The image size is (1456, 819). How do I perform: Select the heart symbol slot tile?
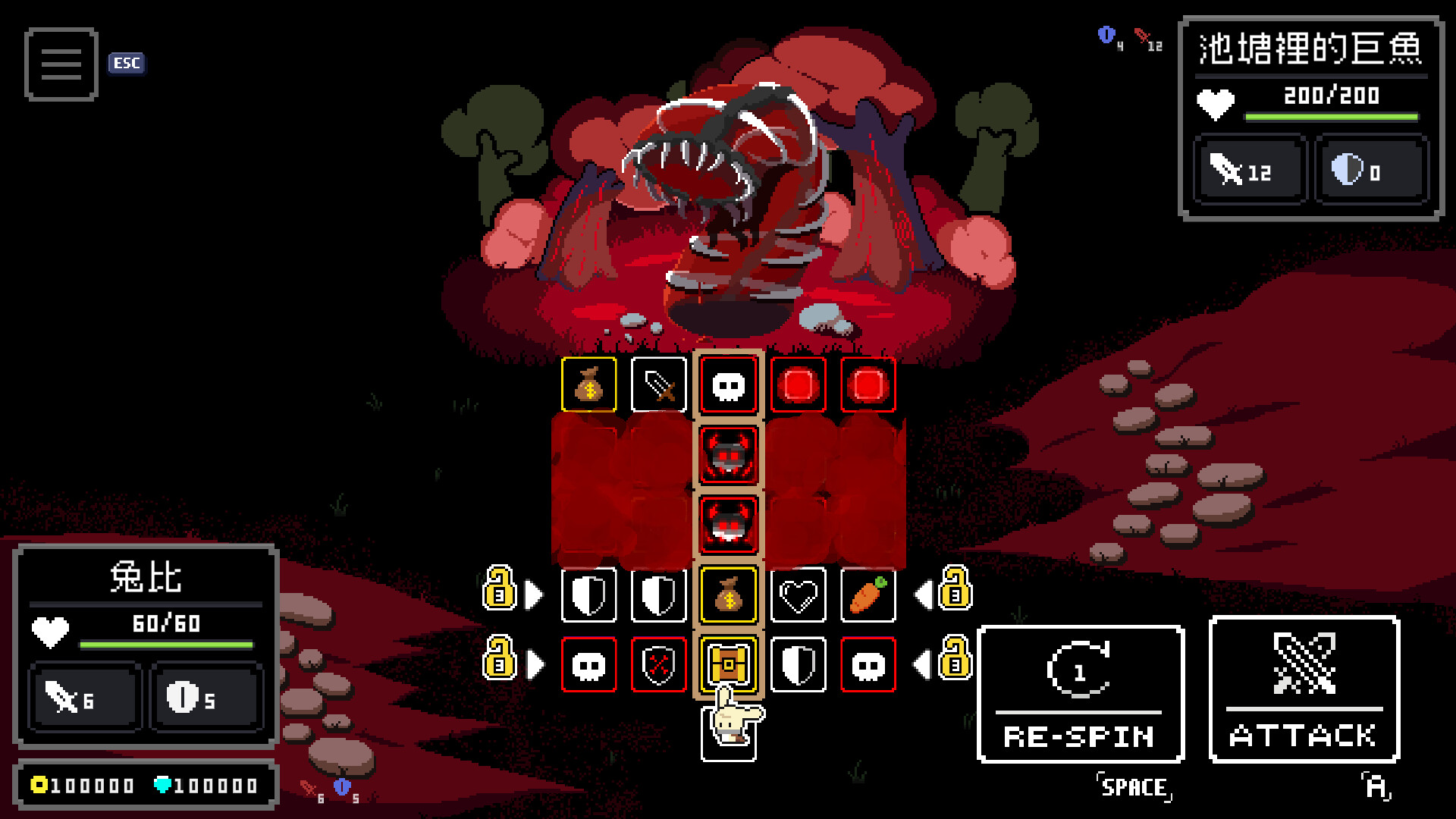click(x=798, y=596)
